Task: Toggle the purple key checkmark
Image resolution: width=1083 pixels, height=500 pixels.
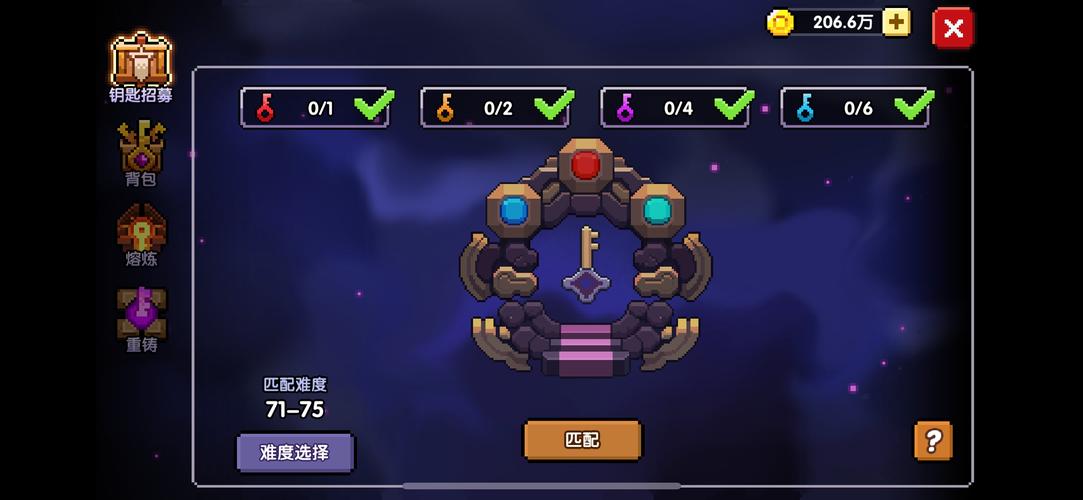Action: pos(733,106)
